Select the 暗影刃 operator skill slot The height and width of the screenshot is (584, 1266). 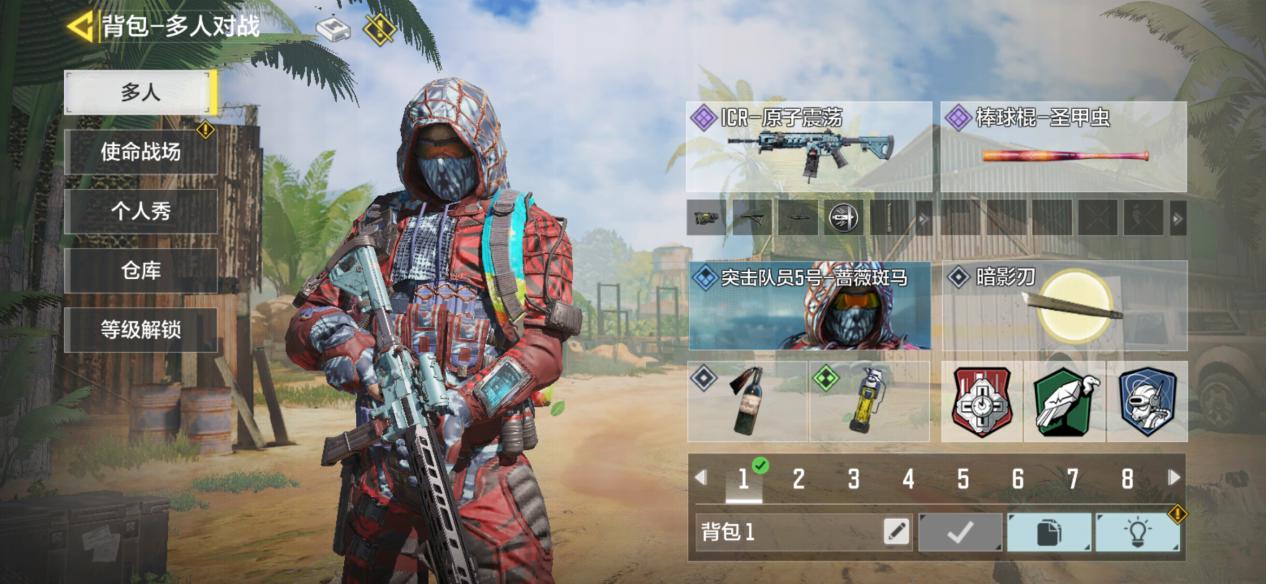[x=1064, y=305]
